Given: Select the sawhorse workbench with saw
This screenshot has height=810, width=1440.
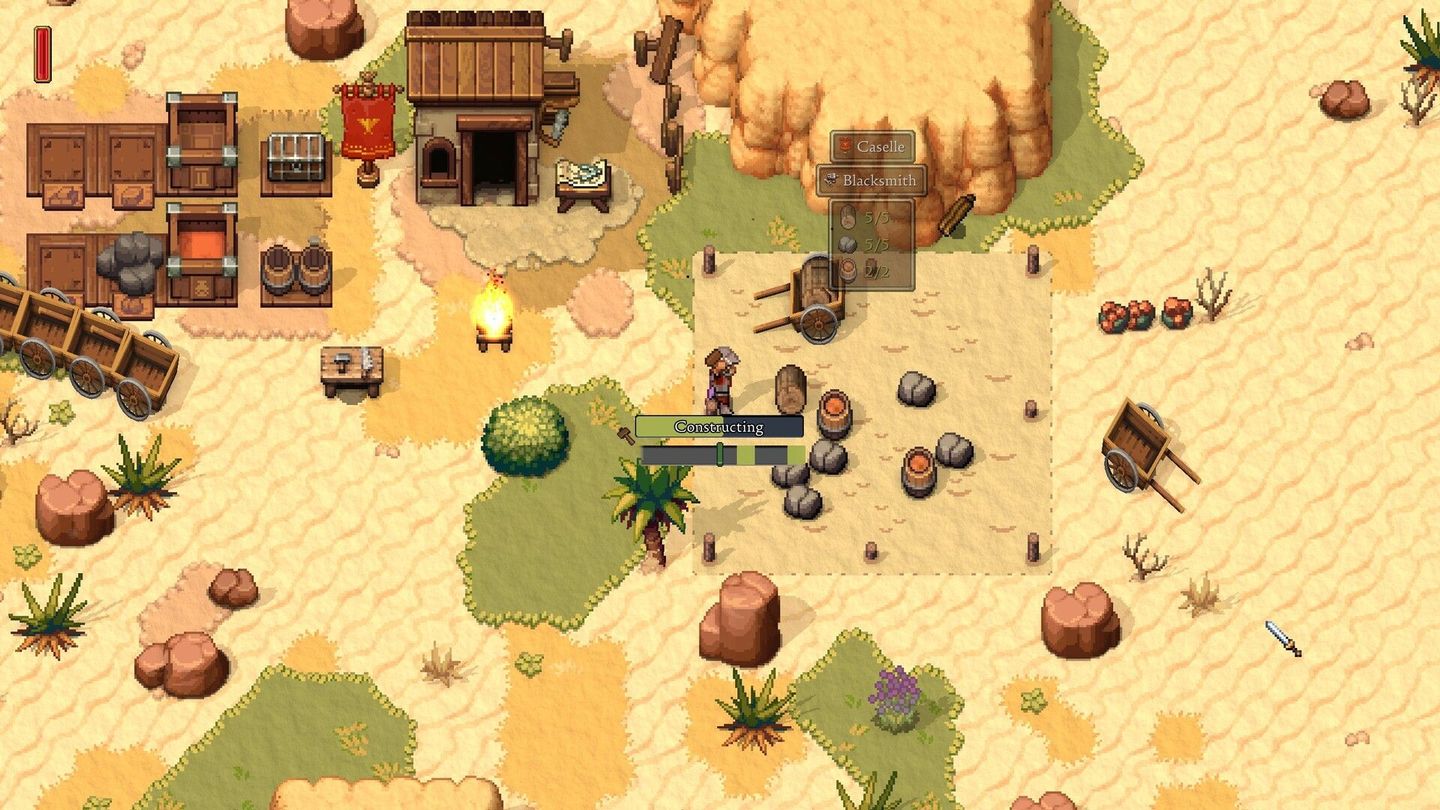Looking at the screenshot, I should point(352,365).
